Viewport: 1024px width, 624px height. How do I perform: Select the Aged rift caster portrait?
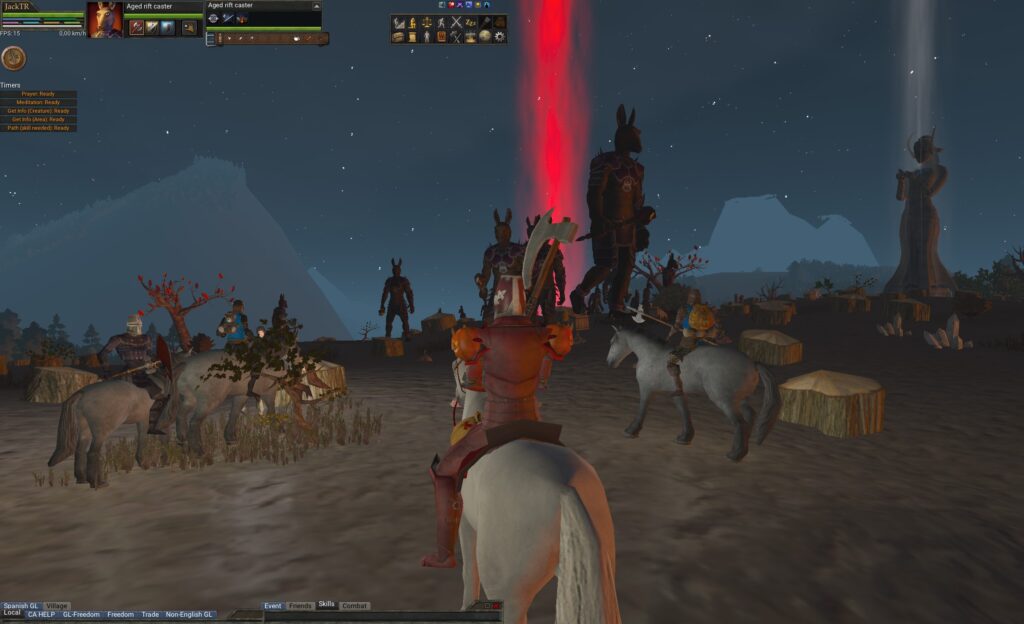click(105, 19)
